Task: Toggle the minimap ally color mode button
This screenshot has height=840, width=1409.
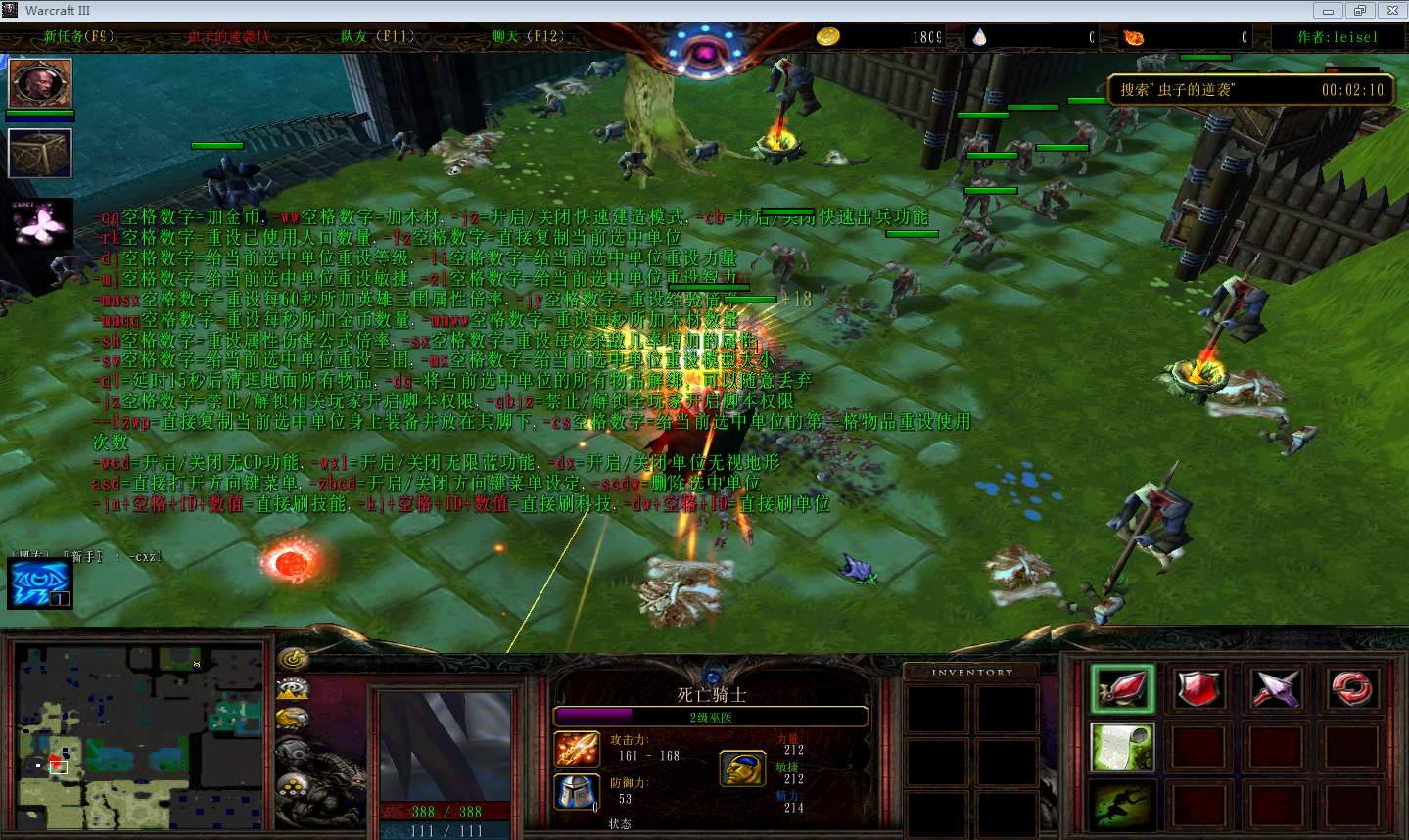Action: (293, 720)
